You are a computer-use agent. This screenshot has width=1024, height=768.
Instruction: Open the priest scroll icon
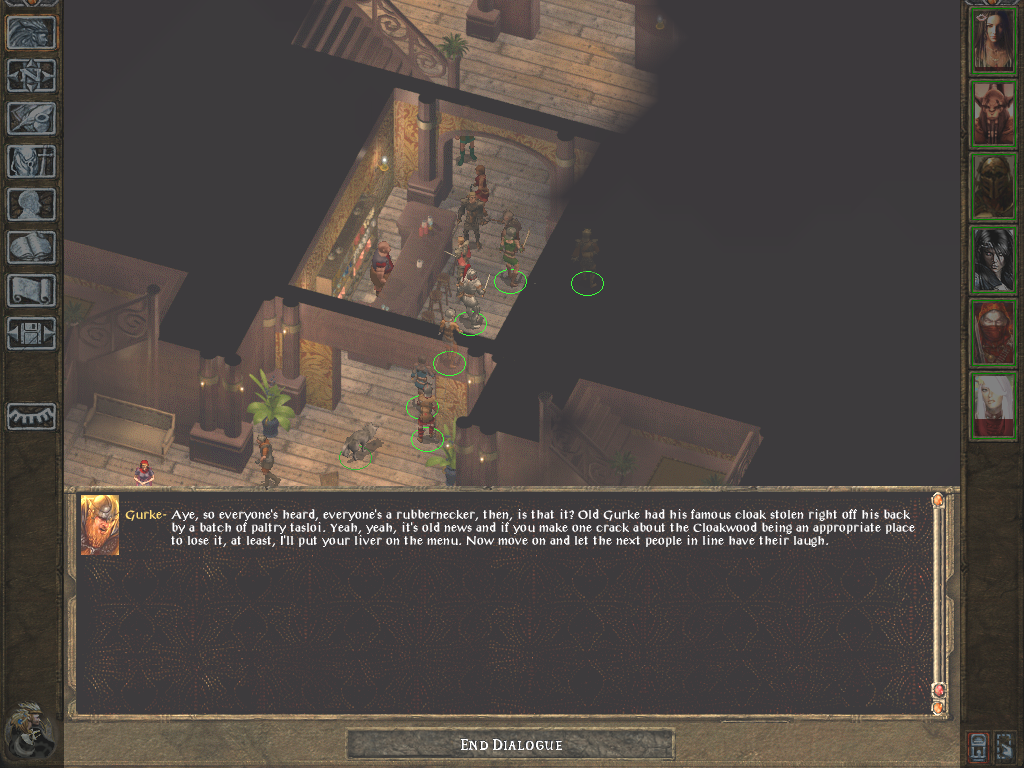coord(31,290)
